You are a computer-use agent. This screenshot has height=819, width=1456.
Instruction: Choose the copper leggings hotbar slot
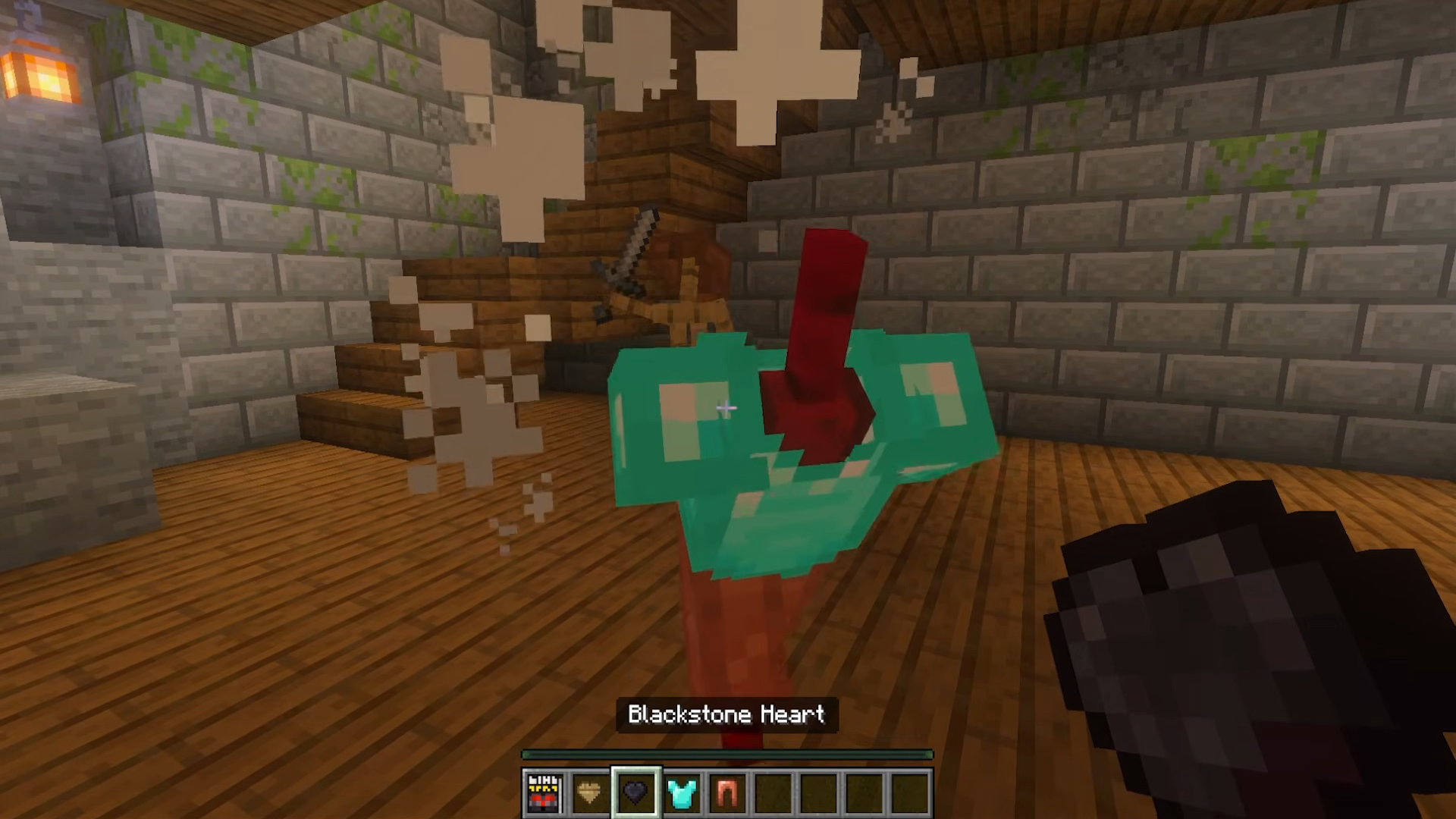[x=726, y=793]
